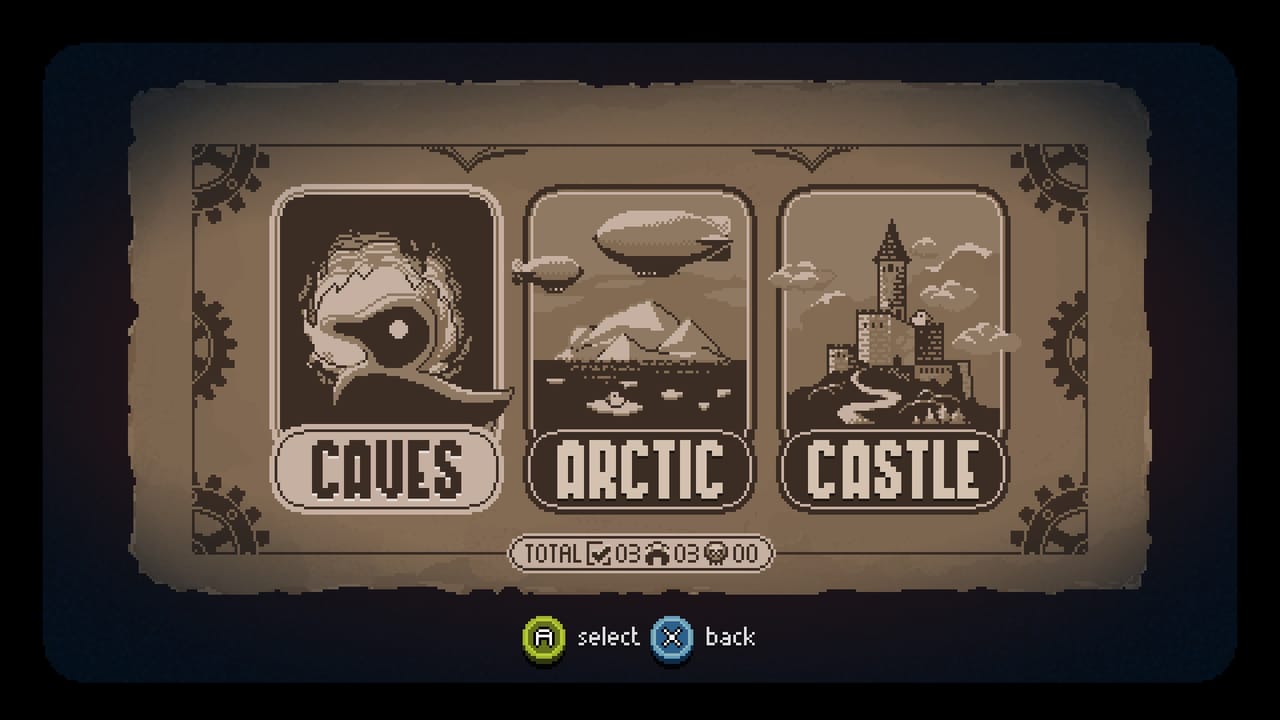
Task: Click the CAVES name banner
Action: (x=388, y=466)
